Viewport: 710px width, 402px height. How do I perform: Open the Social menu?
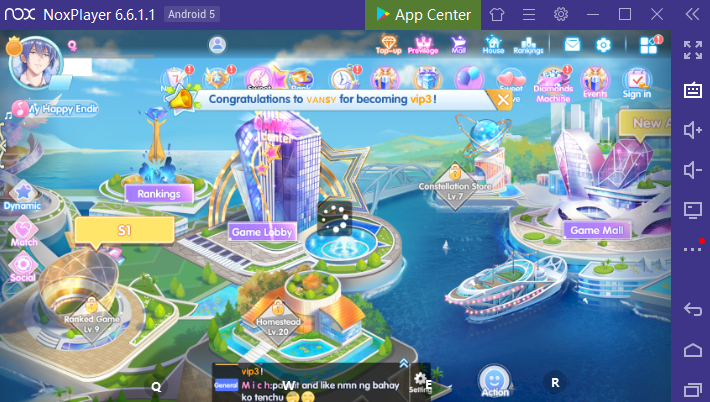22,267
